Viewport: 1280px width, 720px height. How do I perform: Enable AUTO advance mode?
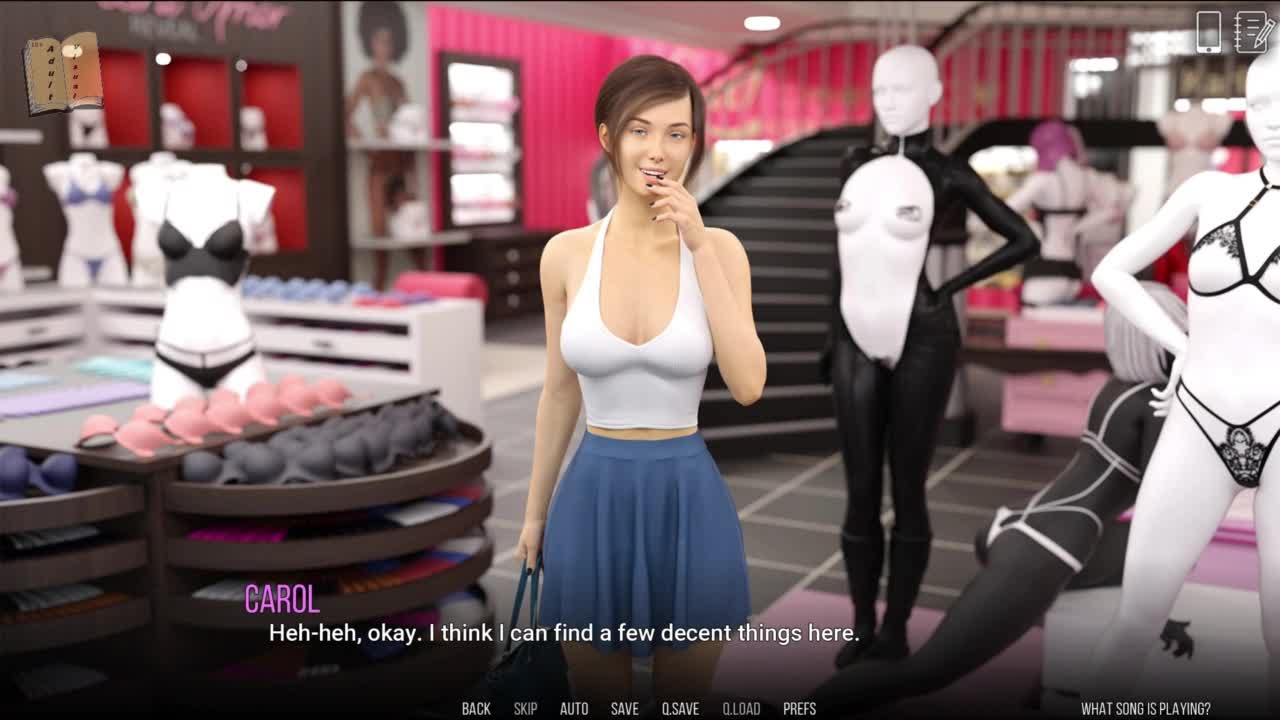click(x=574, y=709)
